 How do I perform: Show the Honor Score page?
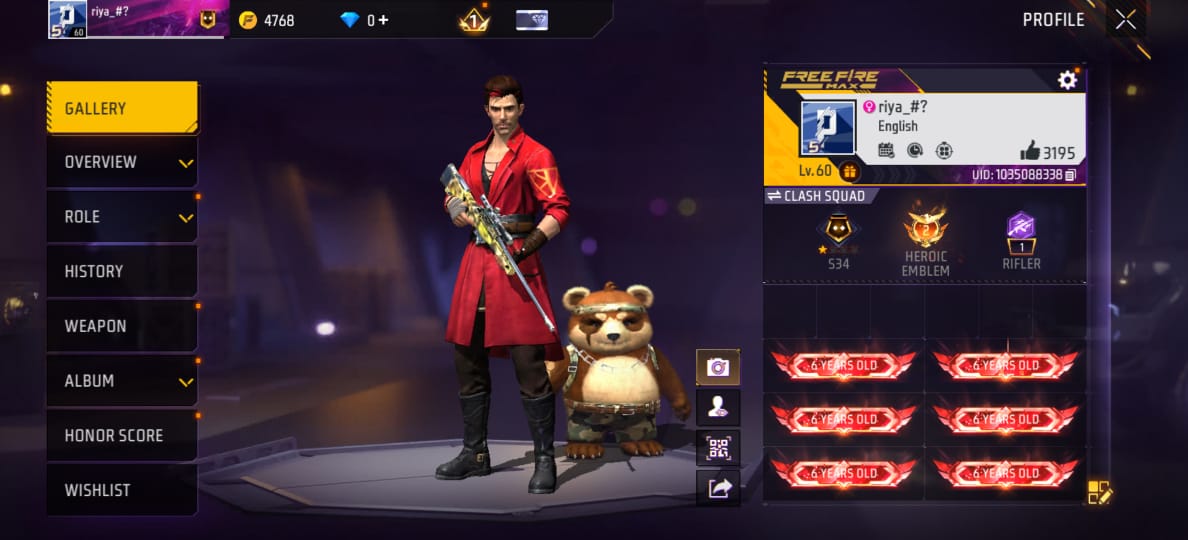(121, 435)
